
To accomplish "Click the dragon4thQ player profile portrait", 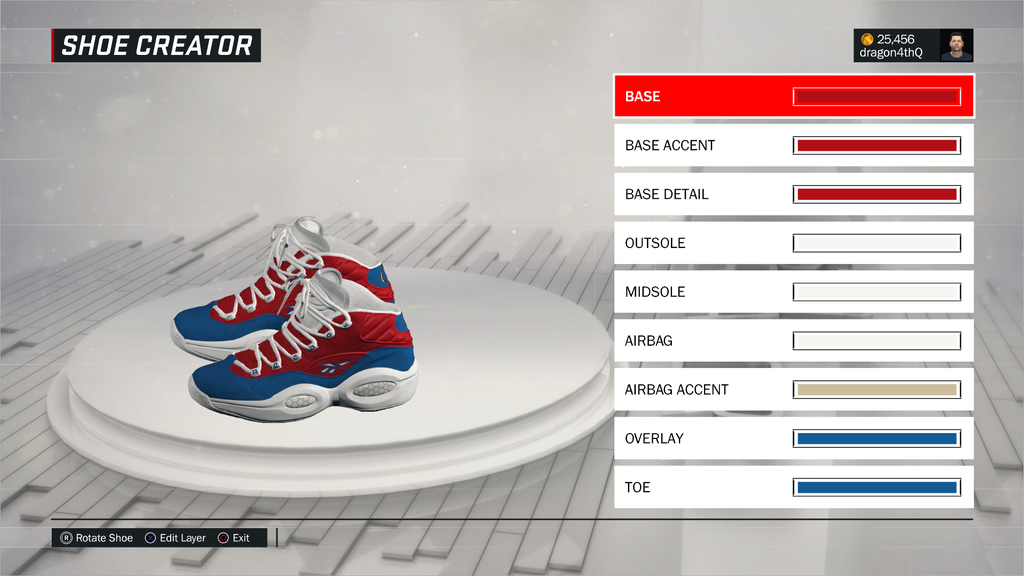I will pos(956,46).
